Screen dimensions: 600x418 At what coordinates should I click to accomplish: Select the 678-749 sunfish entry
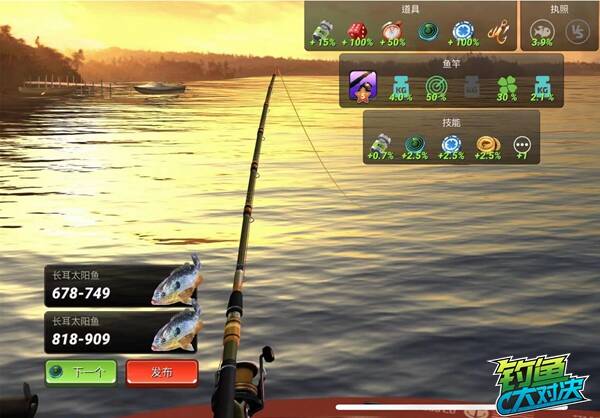coord(122,286)
